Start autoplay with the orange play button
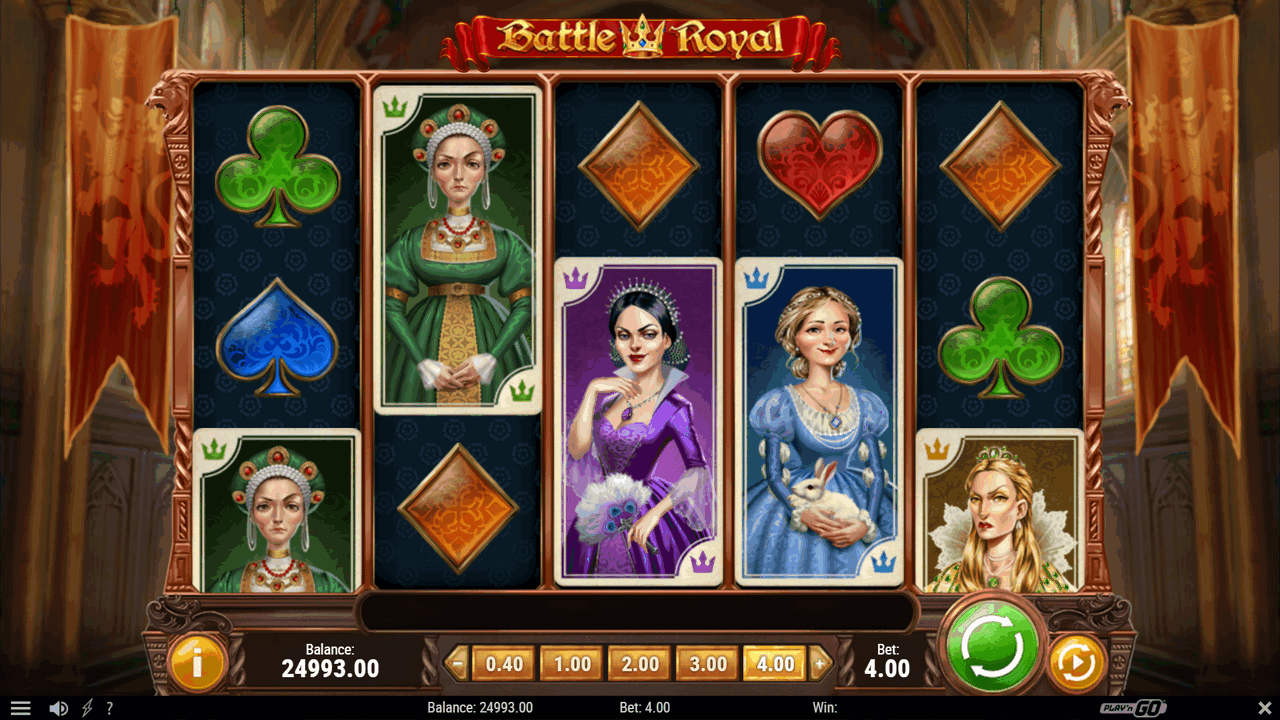Viewport: 1280px width, 720px height. point(1077,661)
